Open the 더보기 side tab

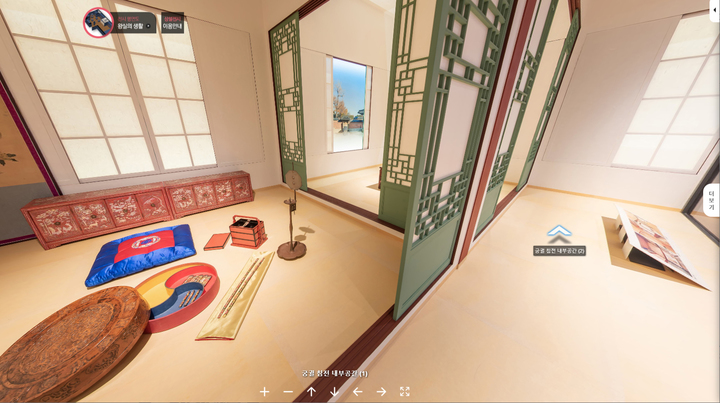711,199
